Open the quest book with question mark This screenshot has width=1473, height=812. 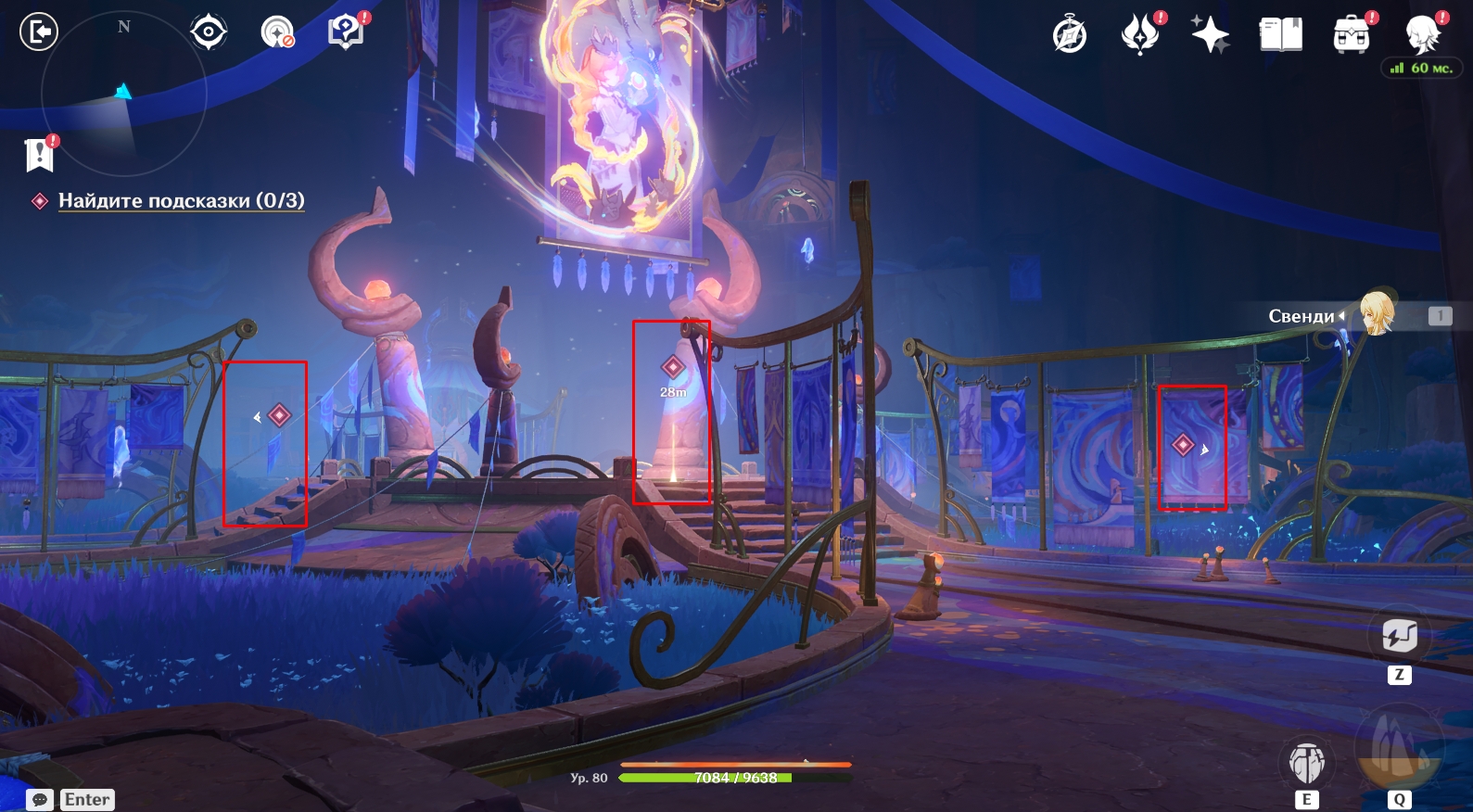pyautogui.click(x=346, y=32)
